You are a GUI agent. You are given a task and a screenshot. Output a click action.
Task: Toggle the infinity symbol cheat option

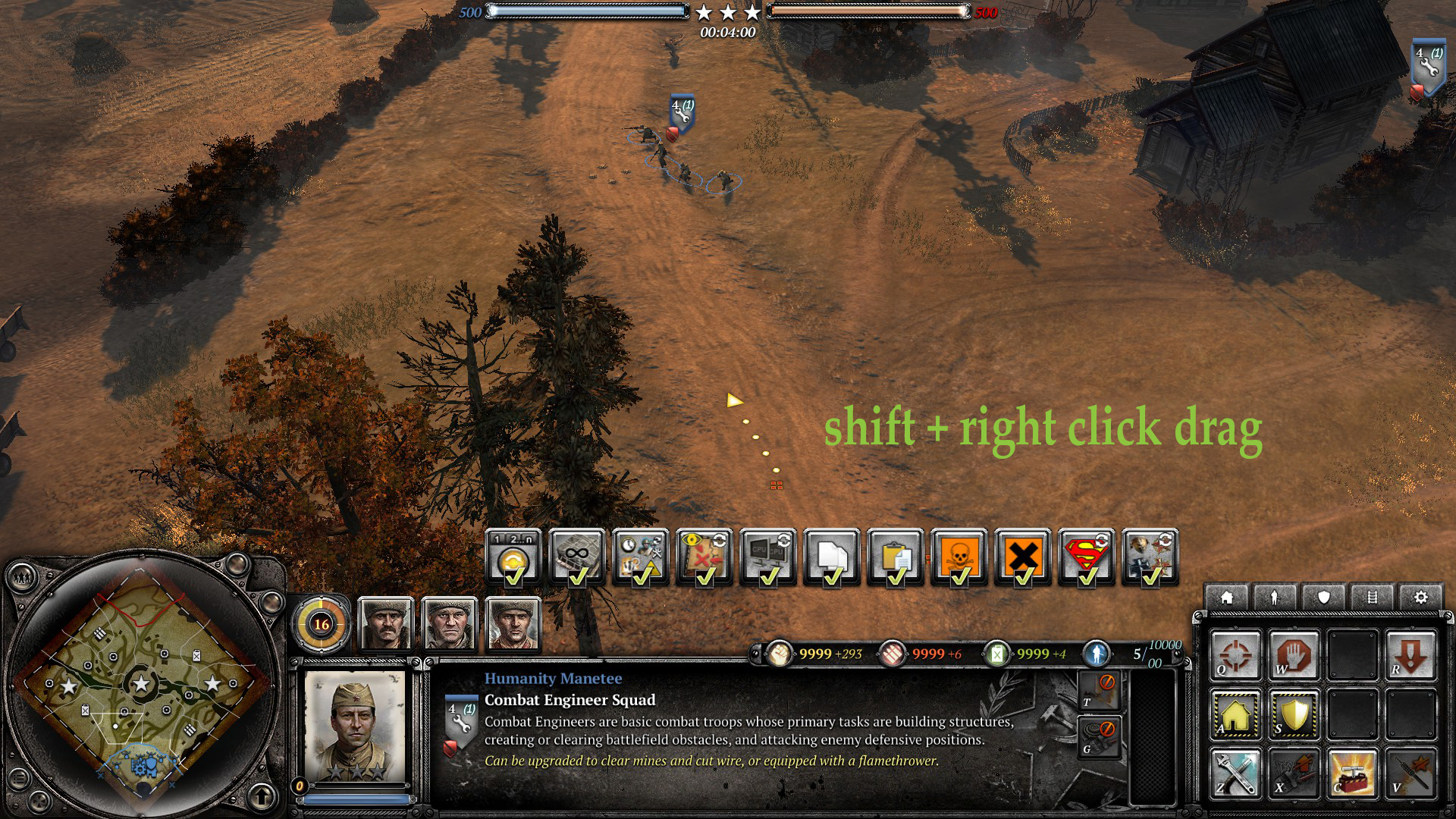(577, 557)
